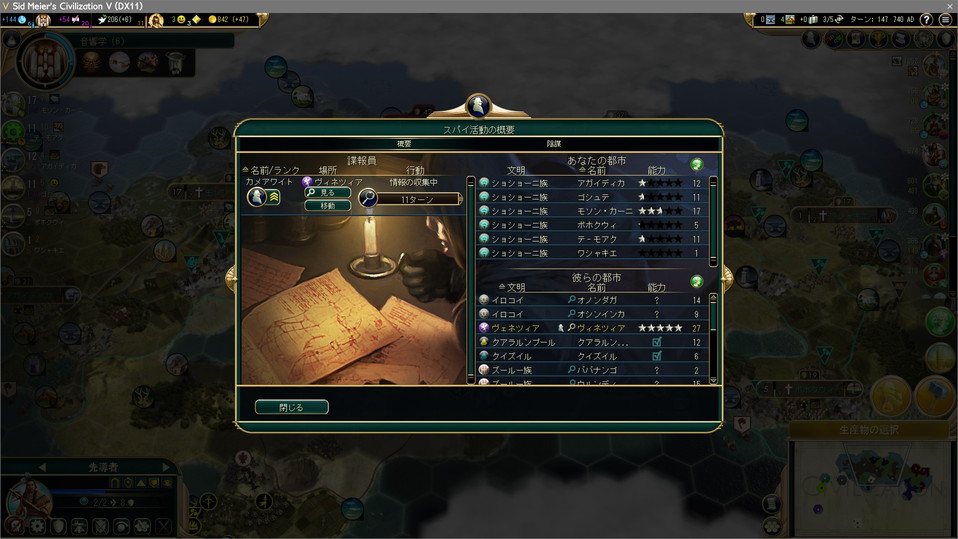Choose the クアラルンプール city row
Screen dimensions: 958x539
pos(595,342)
